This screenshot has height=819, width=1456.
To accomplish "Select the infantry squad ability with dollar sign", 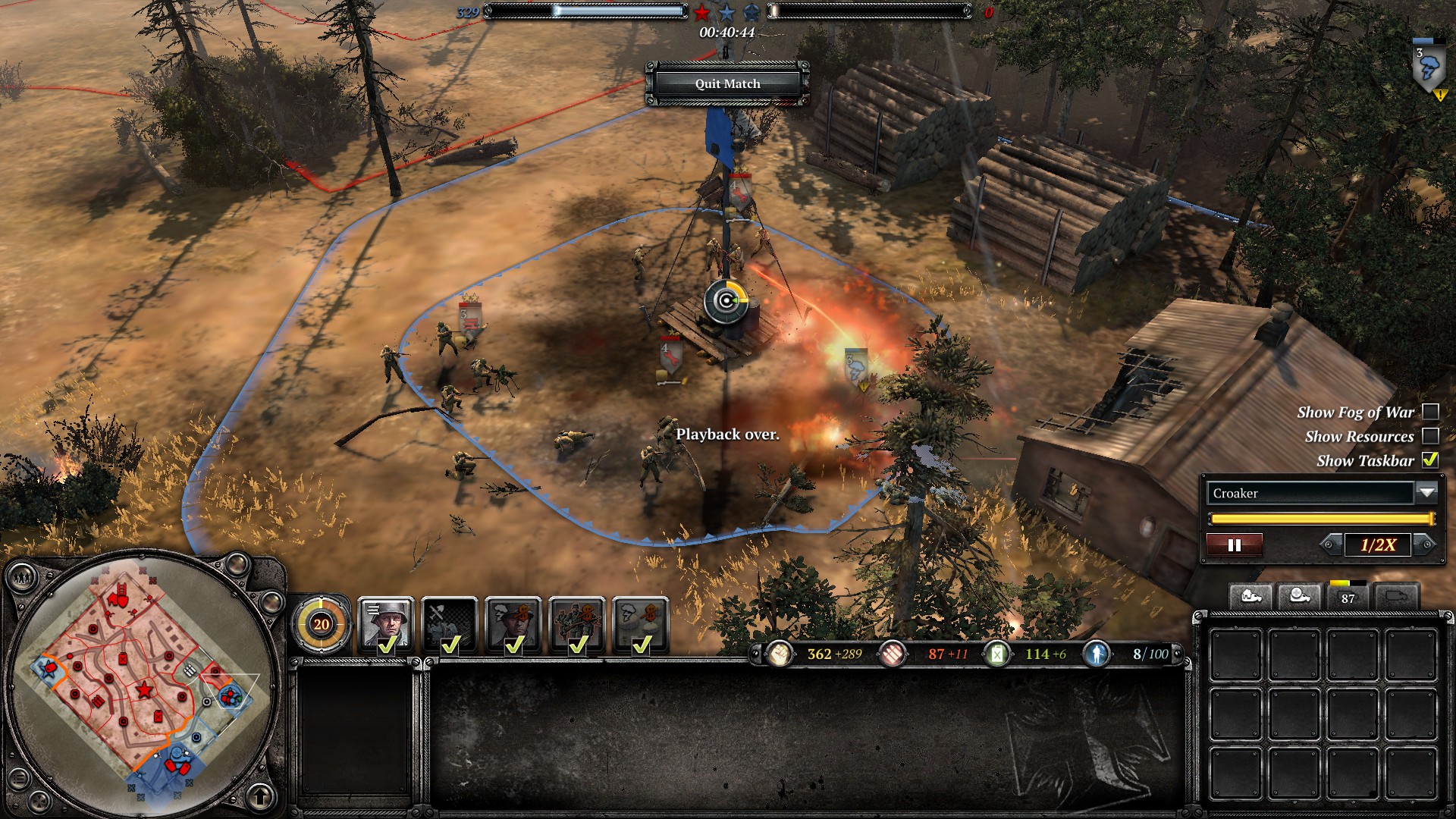I will [x=577, y=623].
